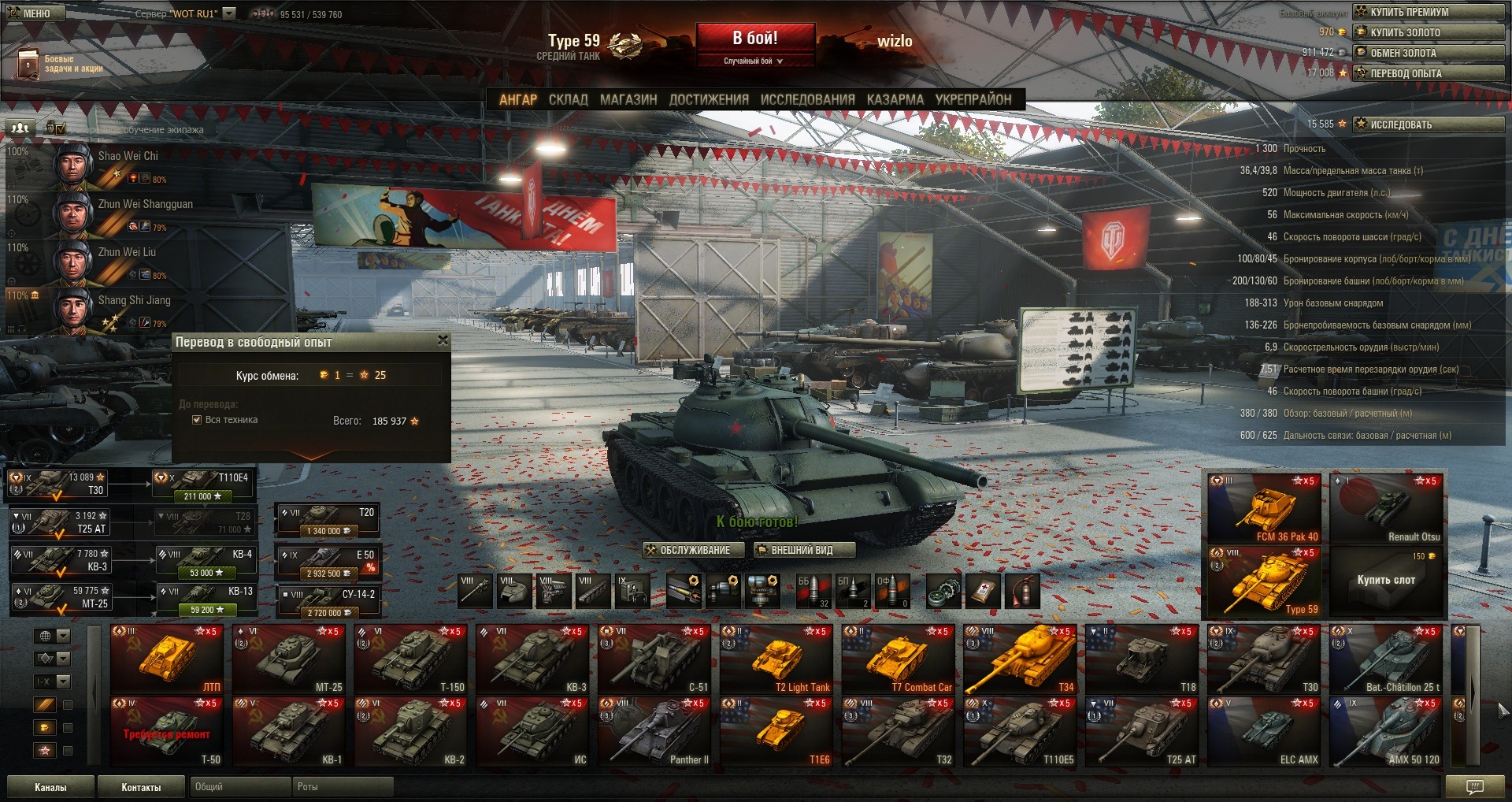Screen dimensions: 1512x802
Task: Select the Panther II tank tile
Action: point(654,733)
